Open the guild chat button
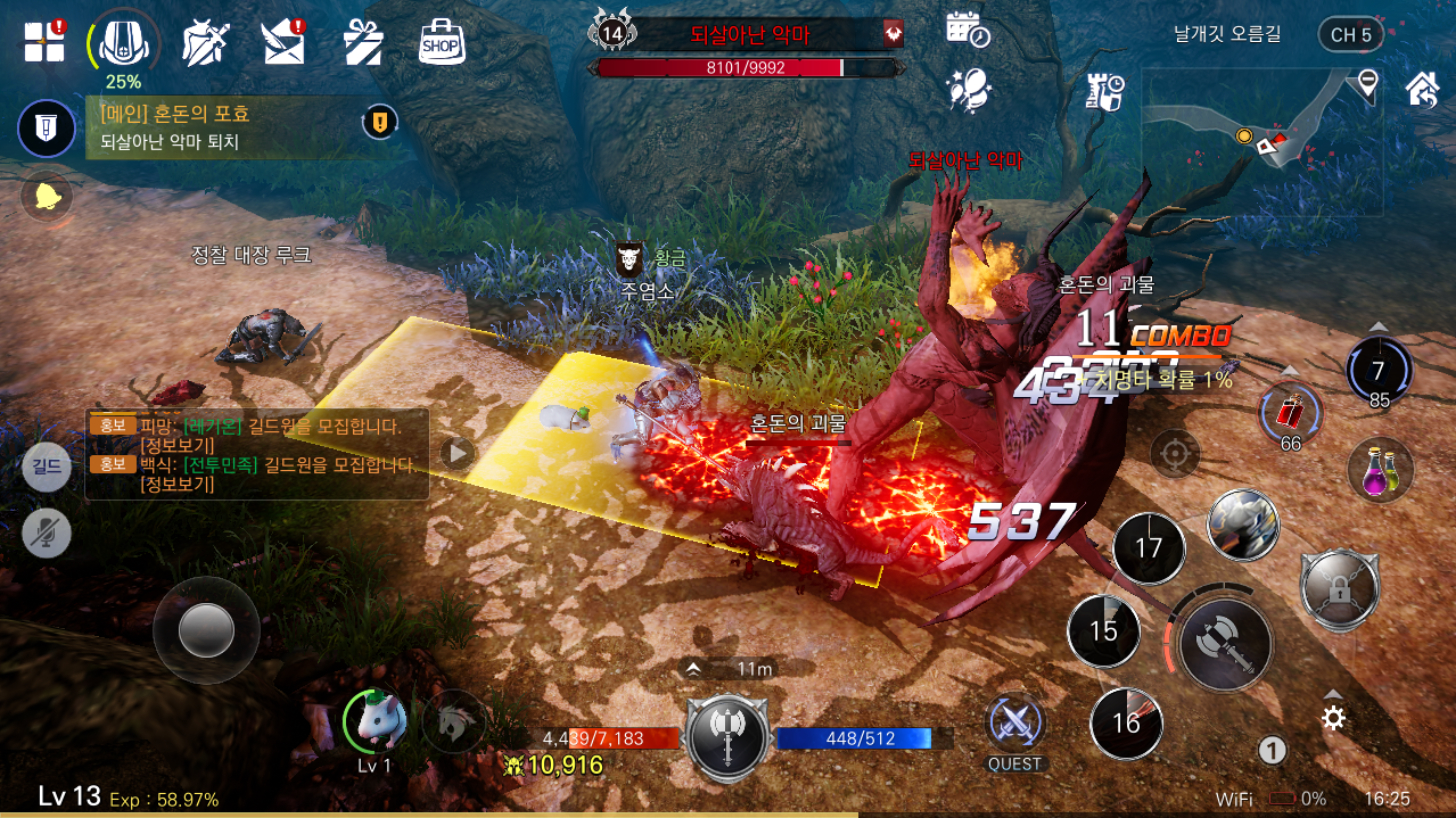 [47, 466]
